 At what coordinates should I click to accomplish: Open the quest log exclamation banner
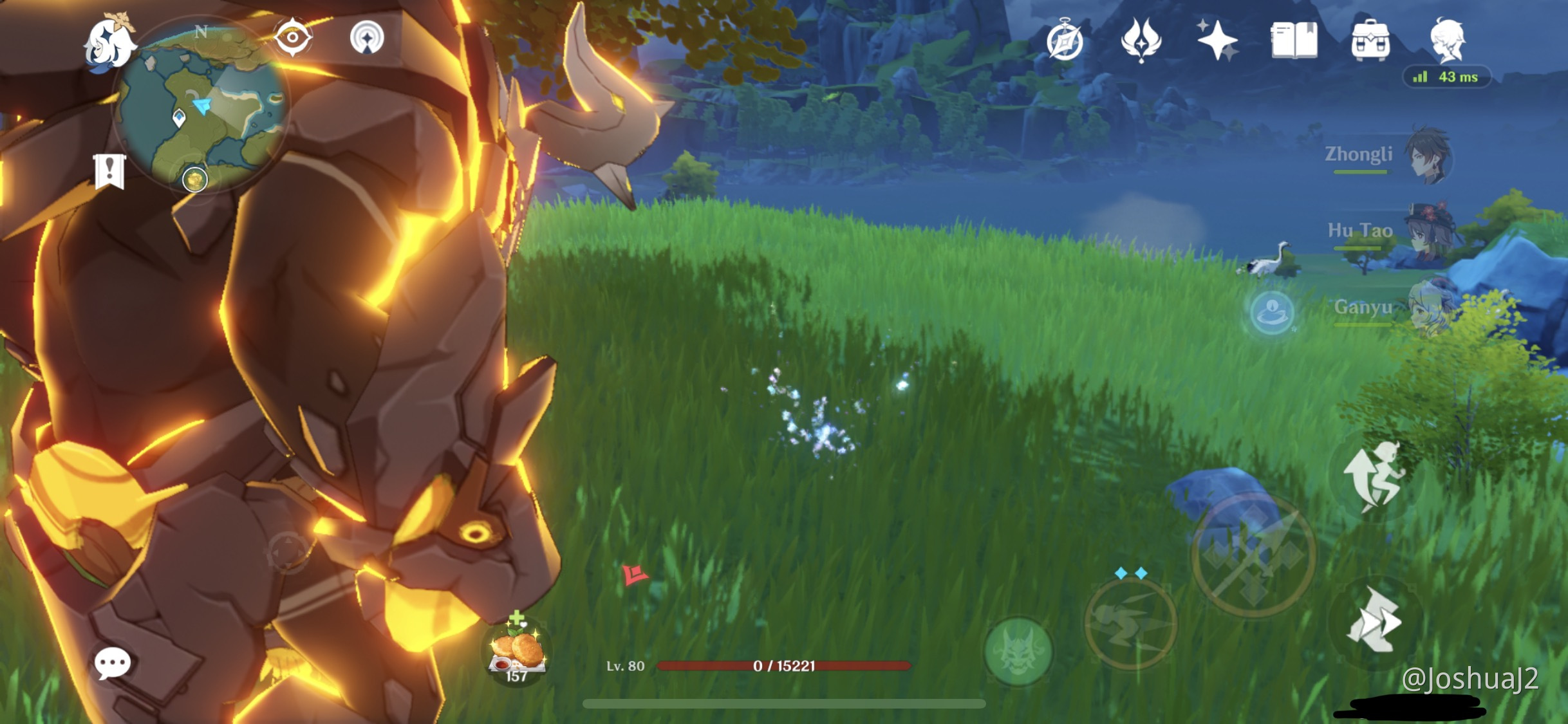click(109, 171)
